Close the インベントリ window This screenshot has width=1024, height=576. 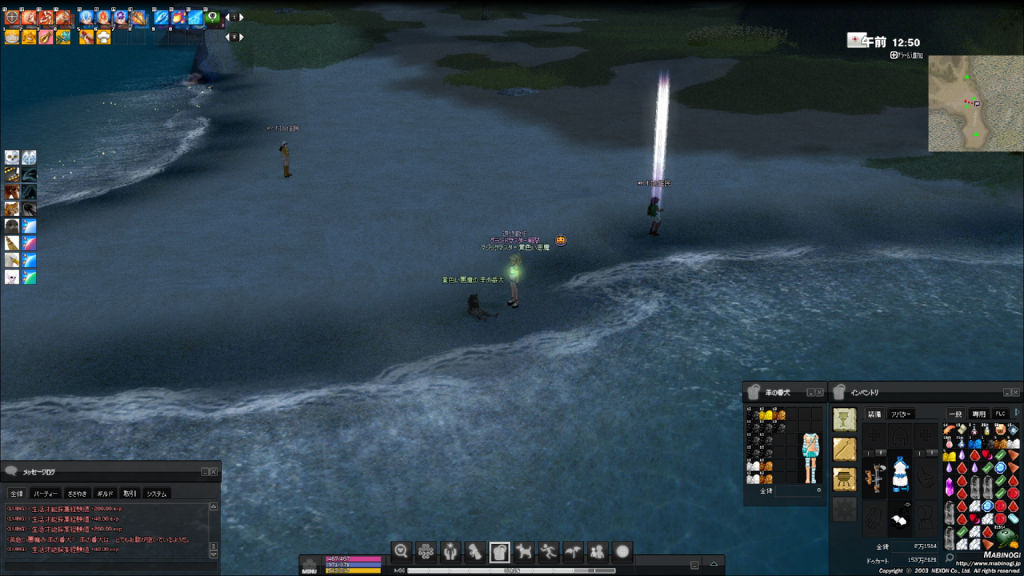1017,392
